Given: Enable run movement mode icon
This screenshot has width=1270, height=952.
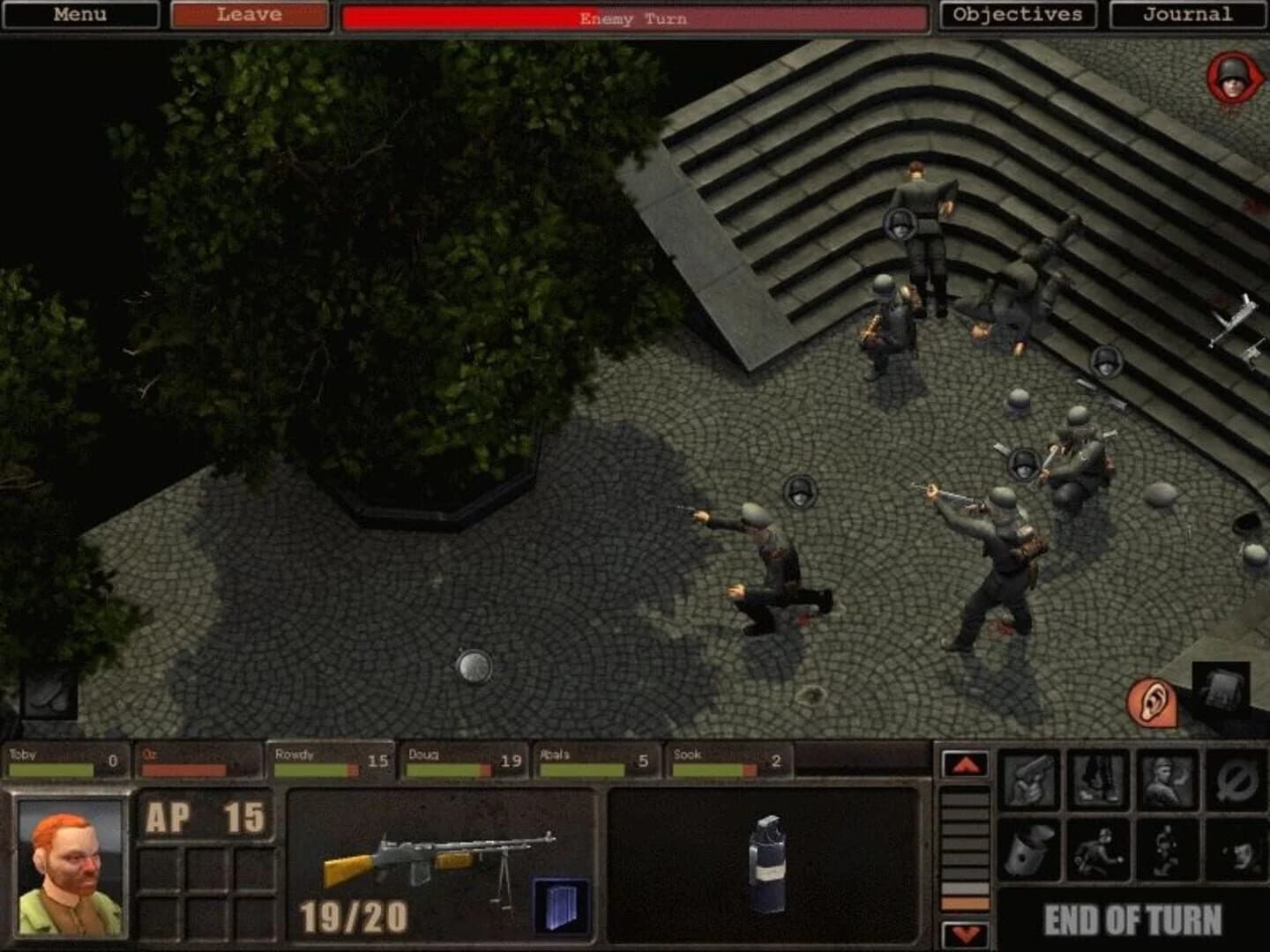Looking at the screenshot, I should click(x=1164, y=849).
